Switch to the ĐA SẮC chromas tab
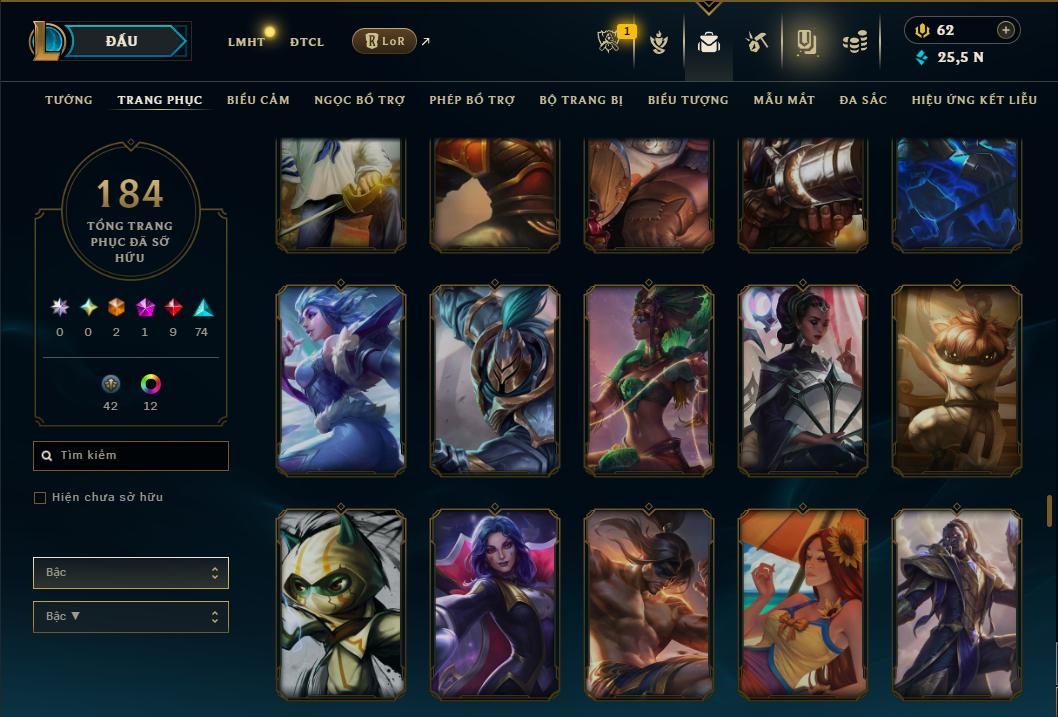 (863, 100)
